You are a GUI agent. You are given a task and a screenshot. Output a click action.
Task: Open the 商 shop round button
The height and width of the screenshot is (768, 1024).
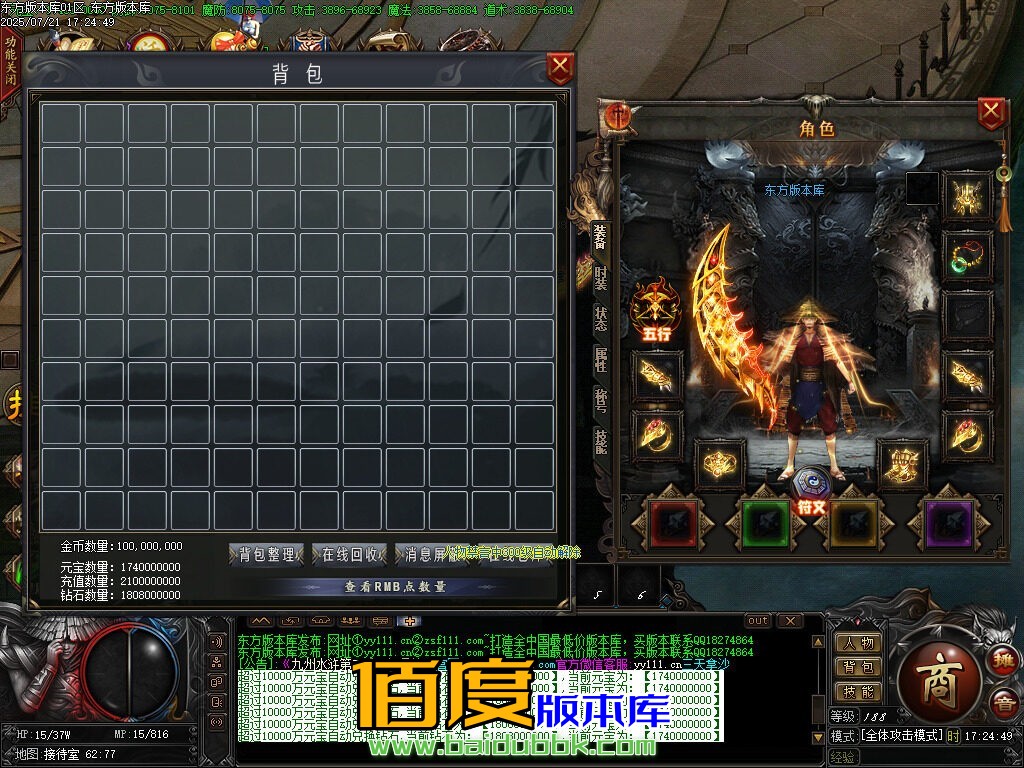[x=940, y=670]
